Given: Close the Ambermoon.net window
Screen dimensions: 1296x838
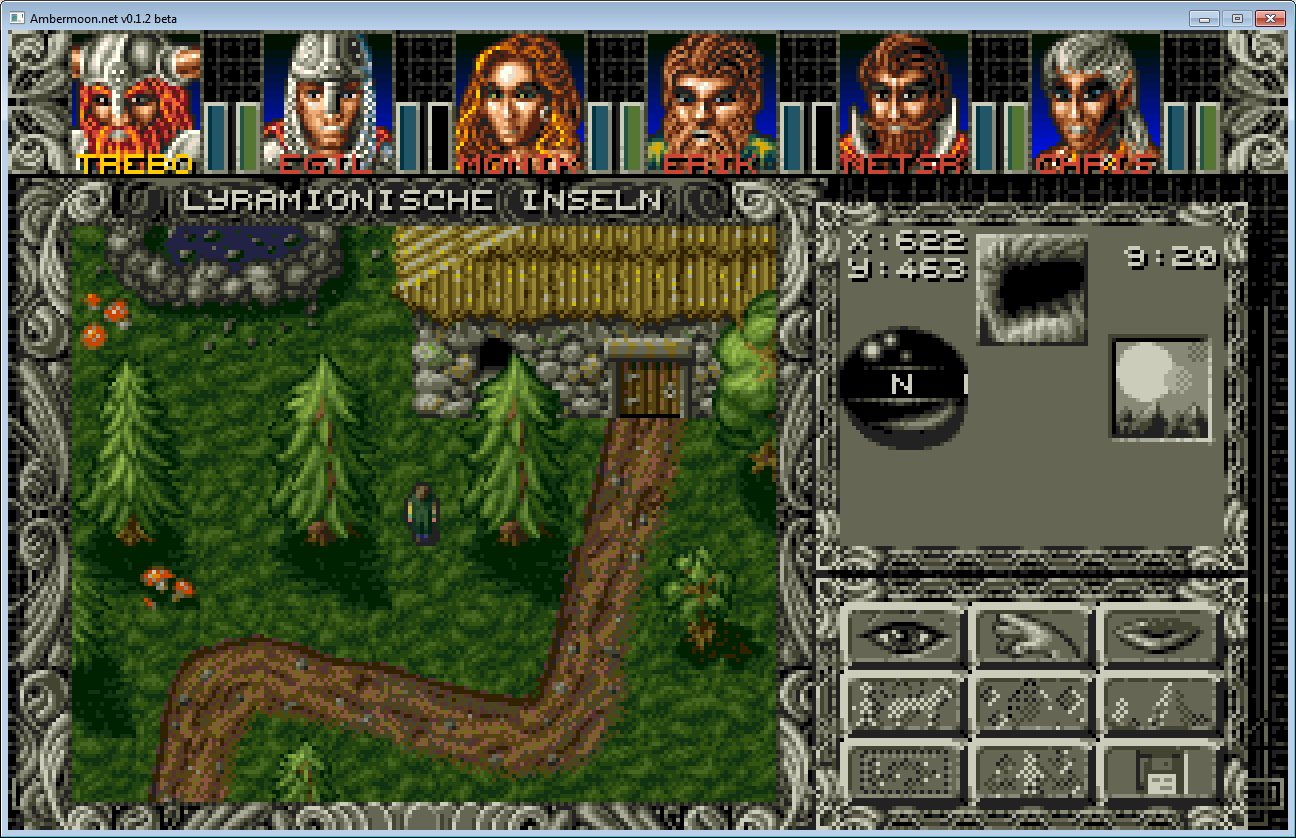Looking at the screenshot, I should (x=1269, y=18).
